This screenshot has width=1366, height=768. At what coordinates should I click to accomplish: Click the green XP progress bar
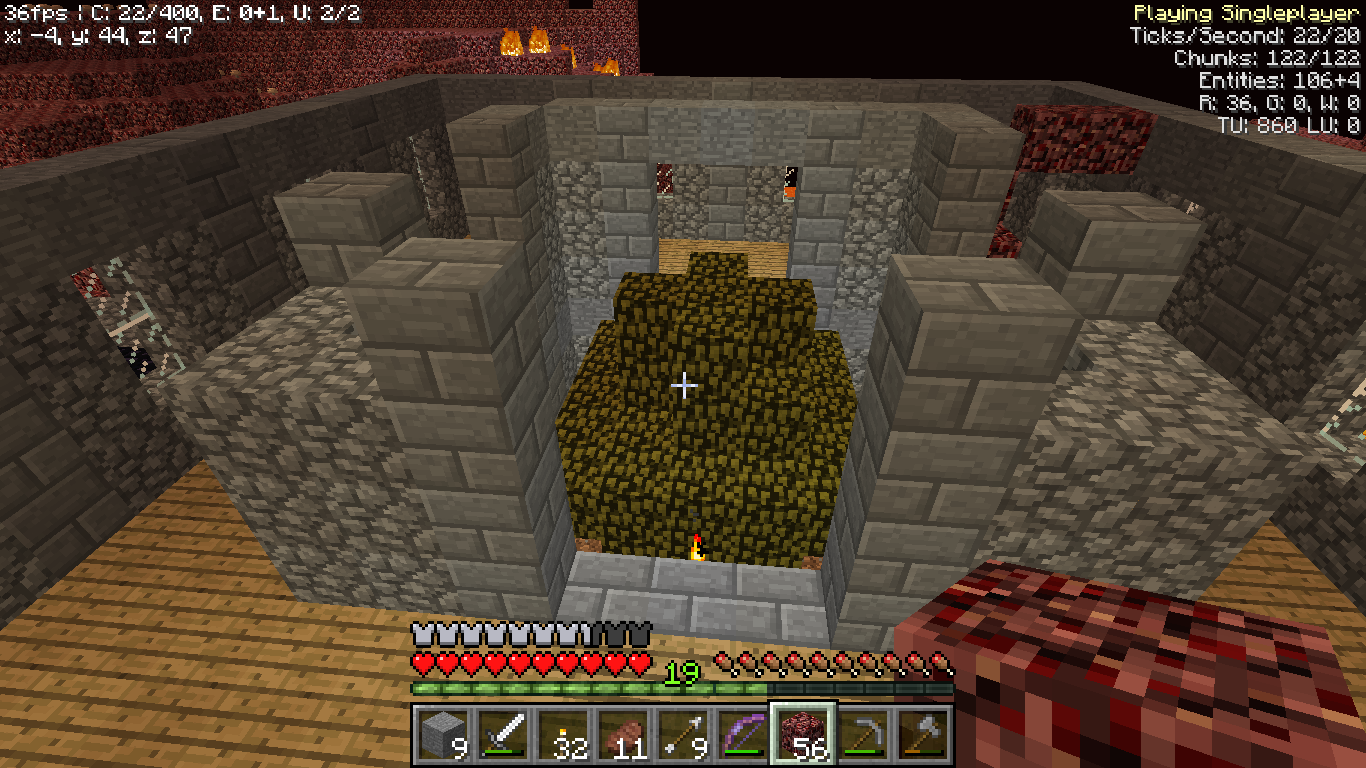(x=600, y=688)
